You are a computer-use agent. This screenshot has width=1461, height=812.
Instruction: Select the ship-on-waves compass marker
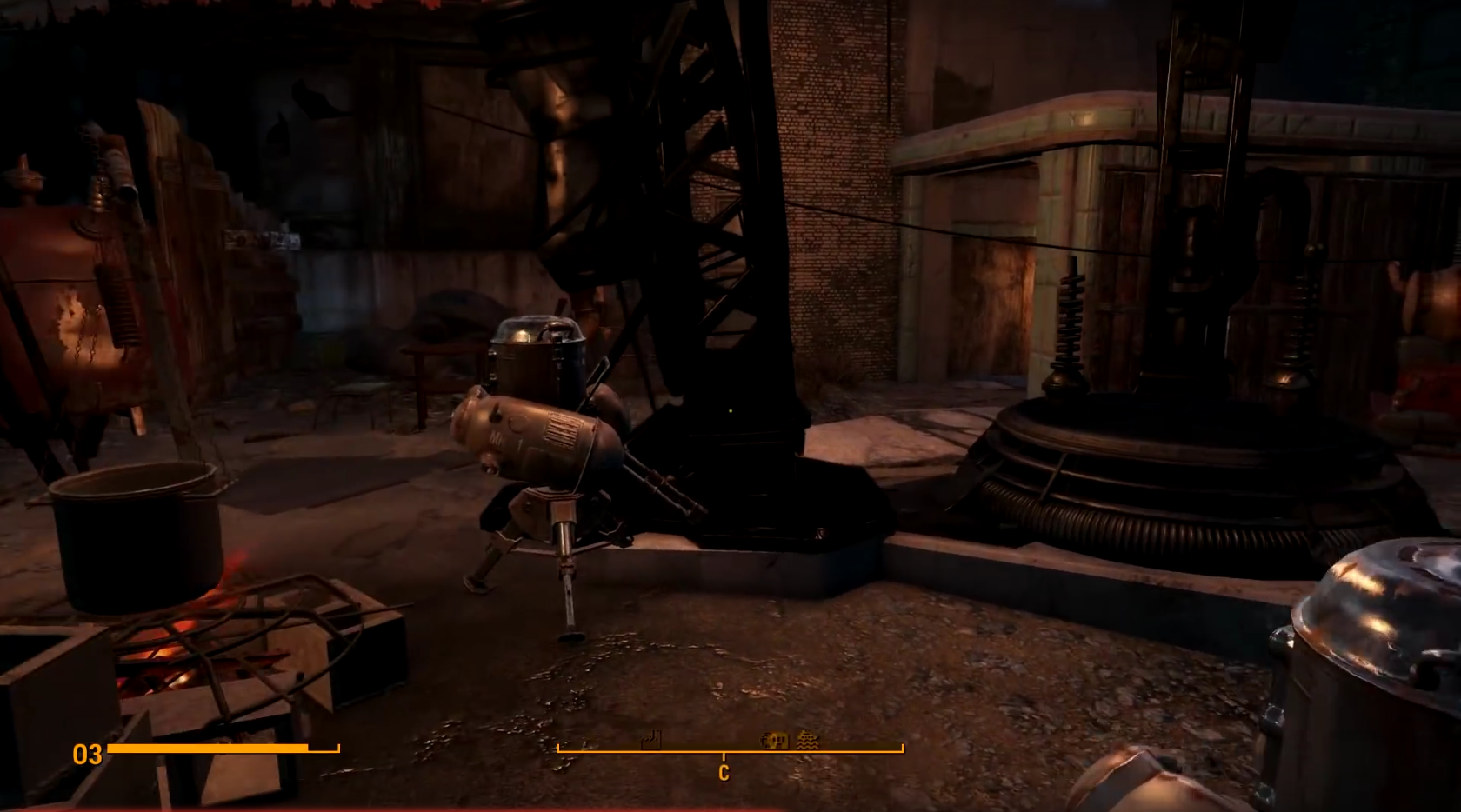point(807,740)
